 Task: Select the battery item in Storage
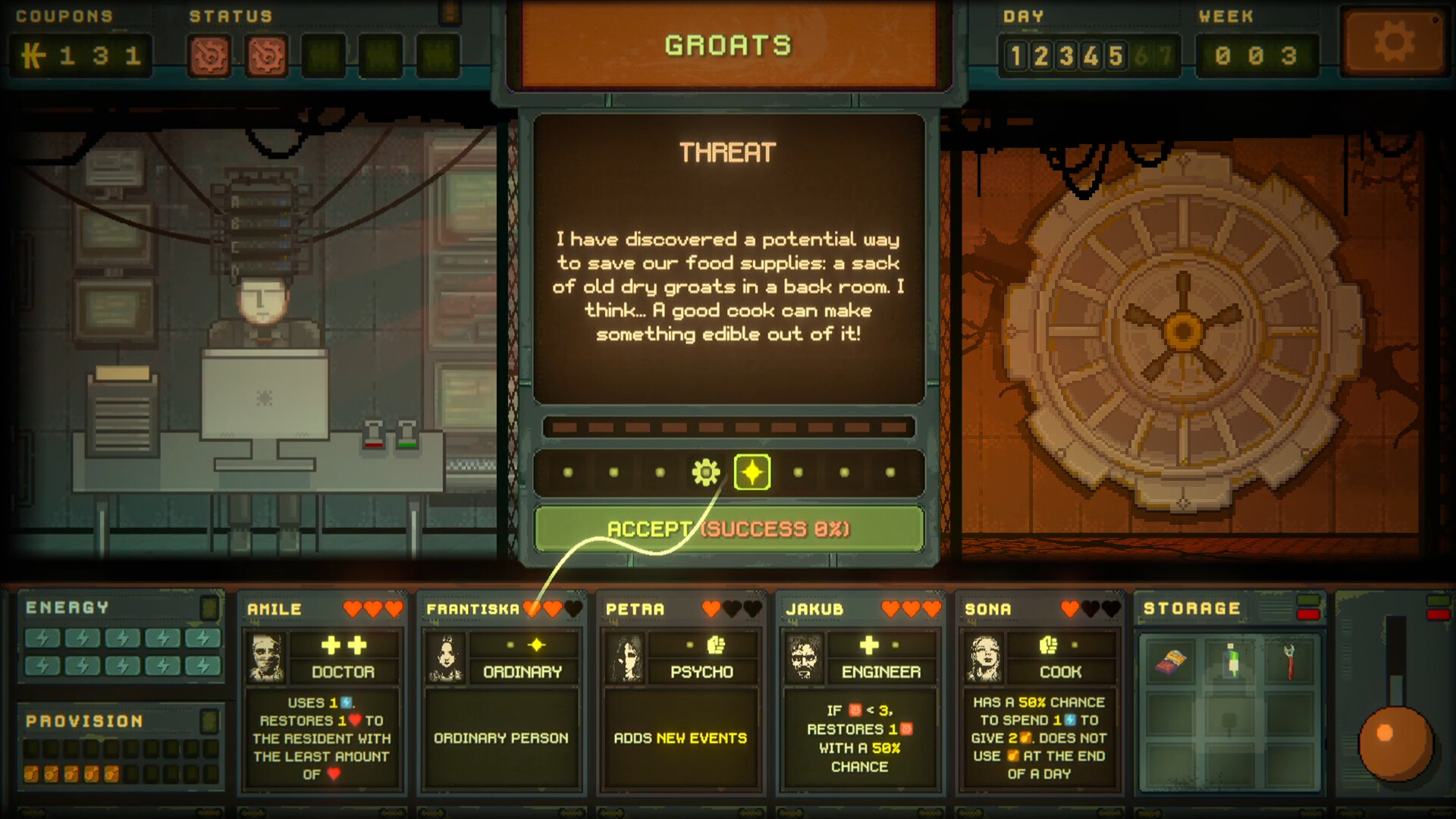click(1230, 661)
